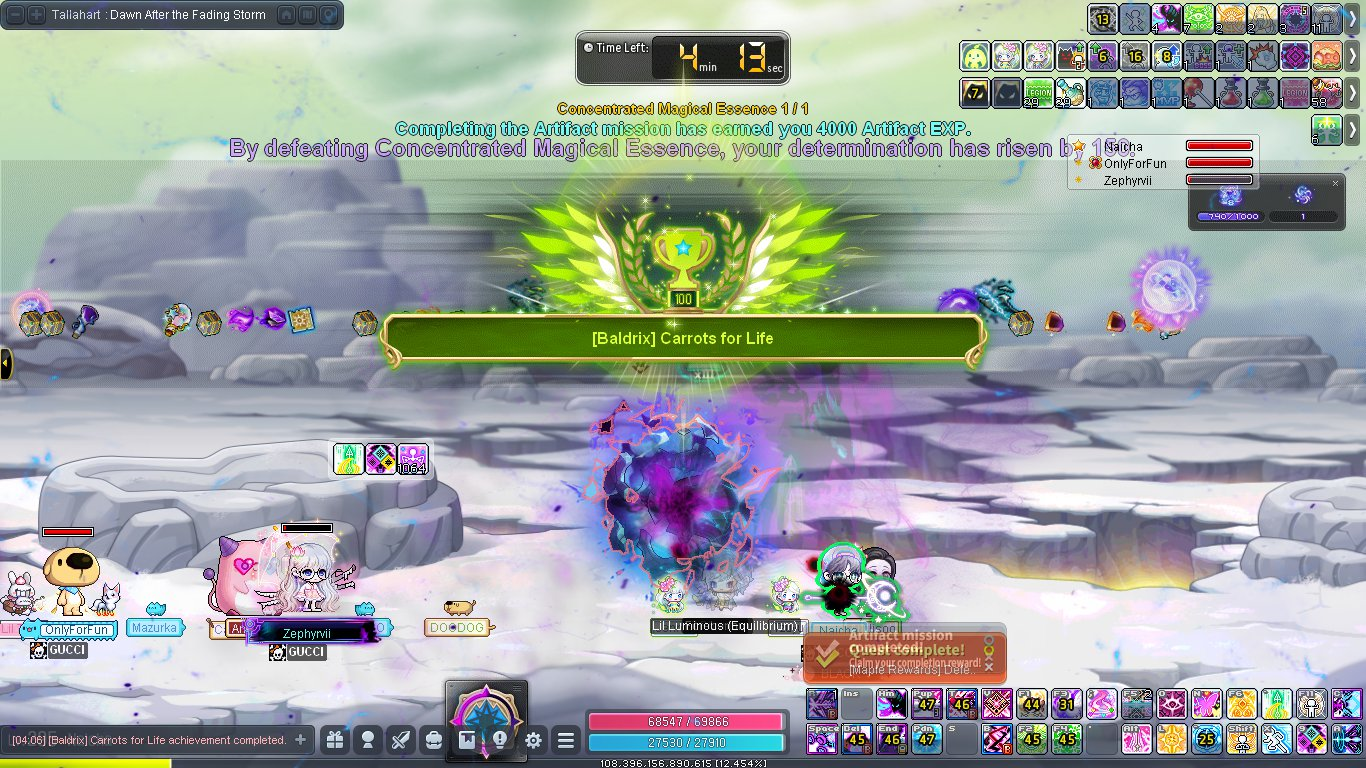Viewport: 1366px width, 768px height.
Task: Click the chat box achievement message
Action: tap(150, 740)
